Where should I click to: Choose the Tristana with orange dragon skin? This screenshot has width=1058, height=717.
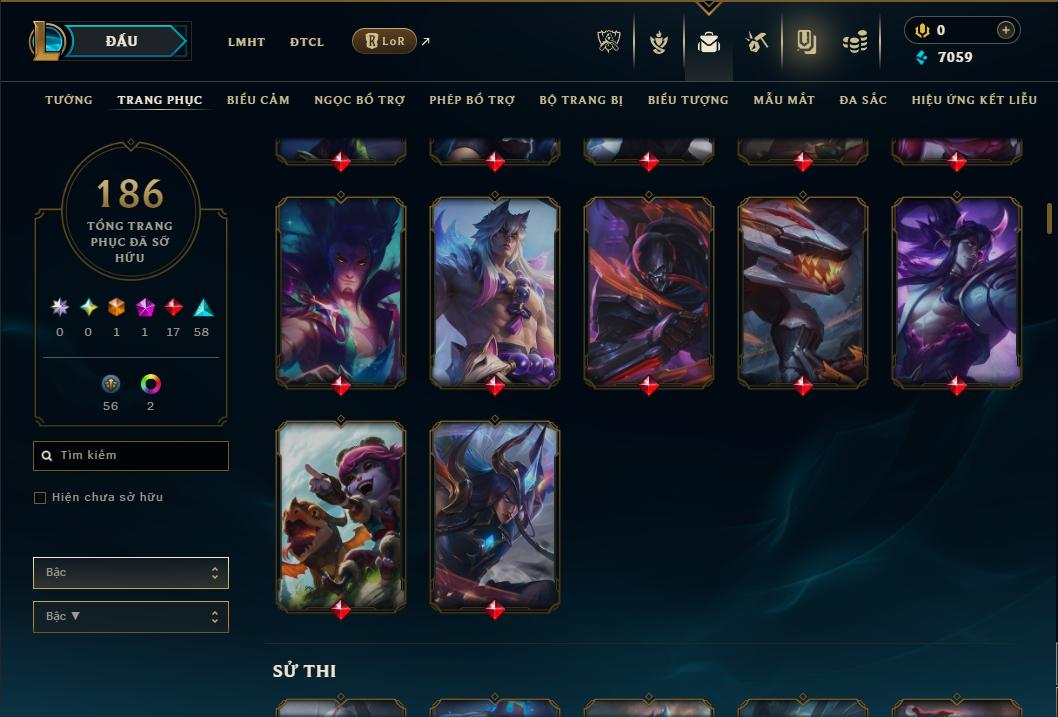click(341, 514)
